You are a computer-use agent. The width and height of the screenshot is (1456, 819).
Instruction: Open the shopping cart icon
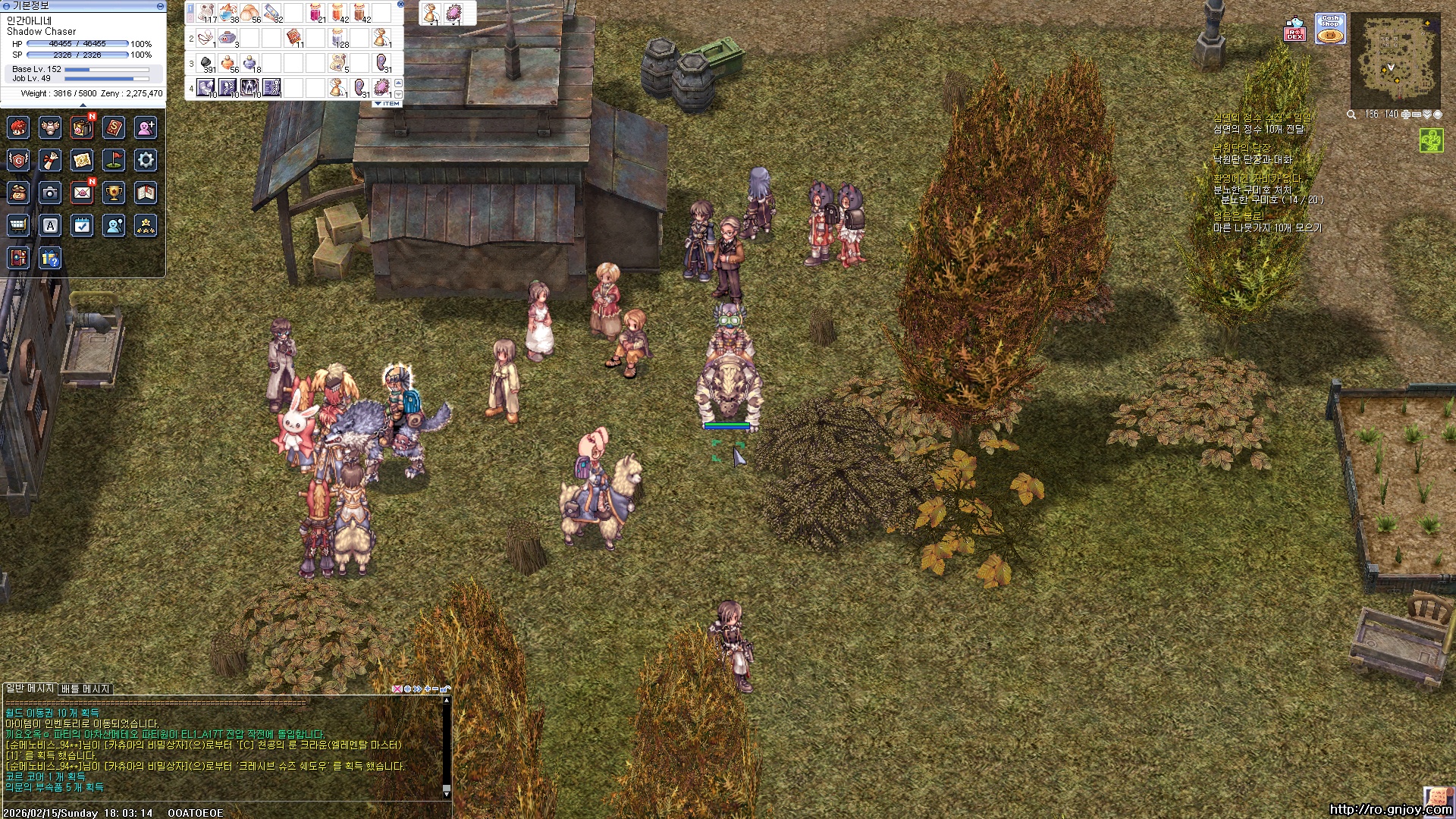[18, 225]
